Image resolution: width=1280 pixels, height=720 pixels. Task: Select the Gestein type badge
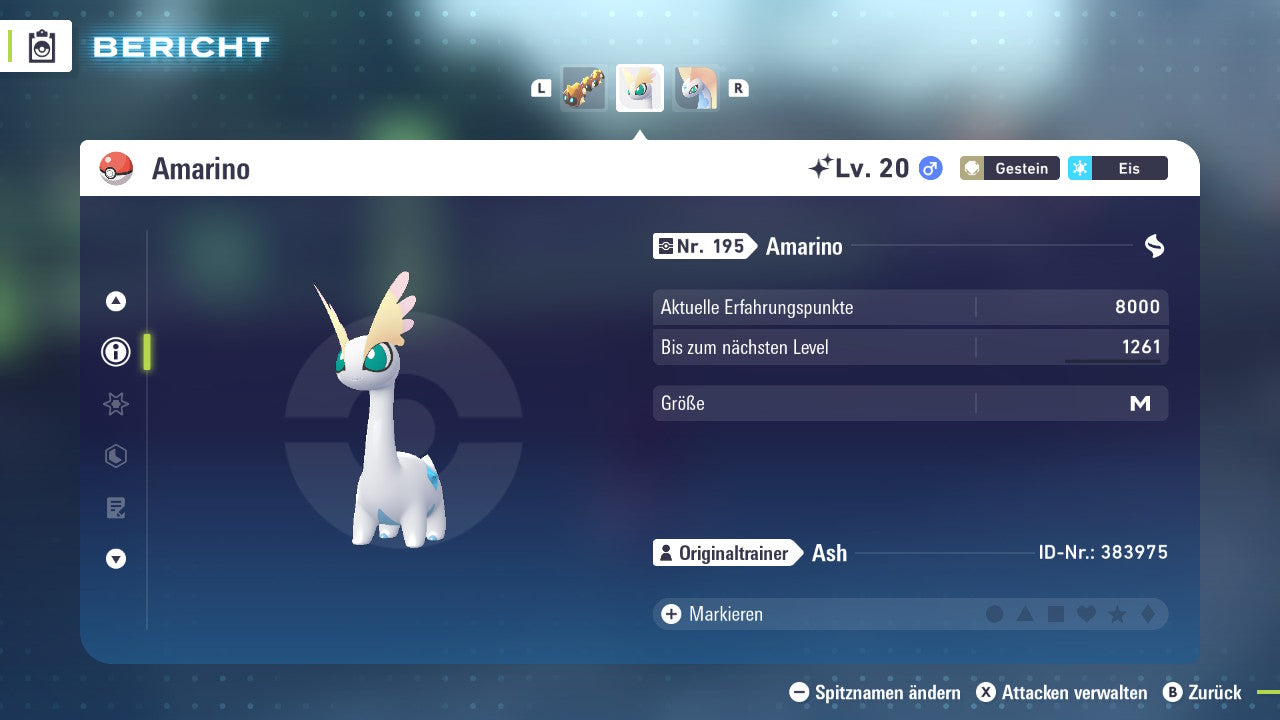[x=1009, y=168]
